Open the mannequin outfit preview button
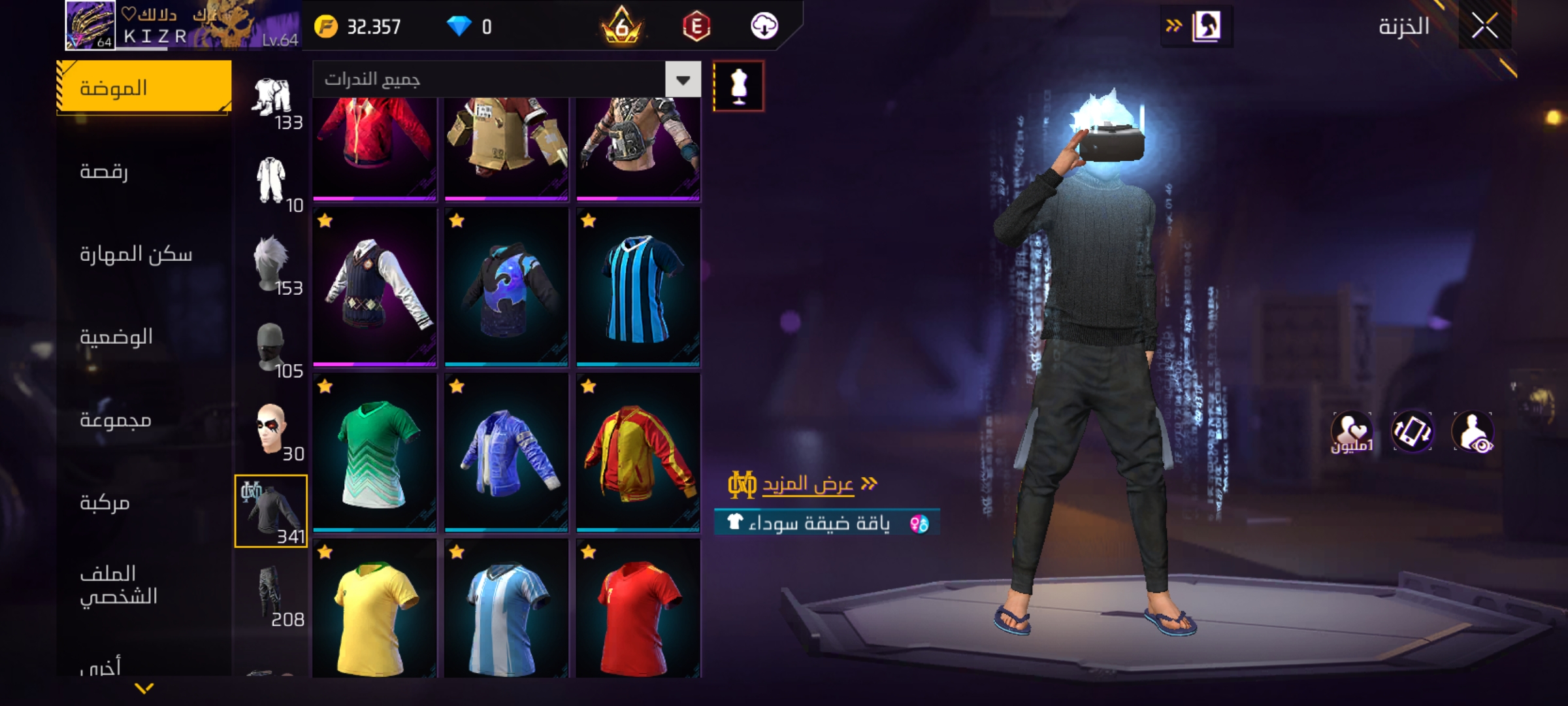Screen dimensions: 1568x706 pyautogui.click(x=738, y=86)
